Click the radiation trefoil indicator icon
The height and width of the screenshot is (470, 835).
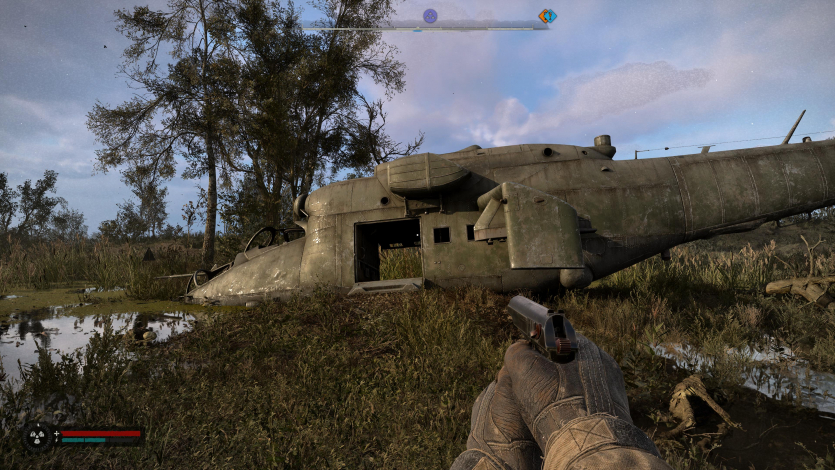point(38,436)
